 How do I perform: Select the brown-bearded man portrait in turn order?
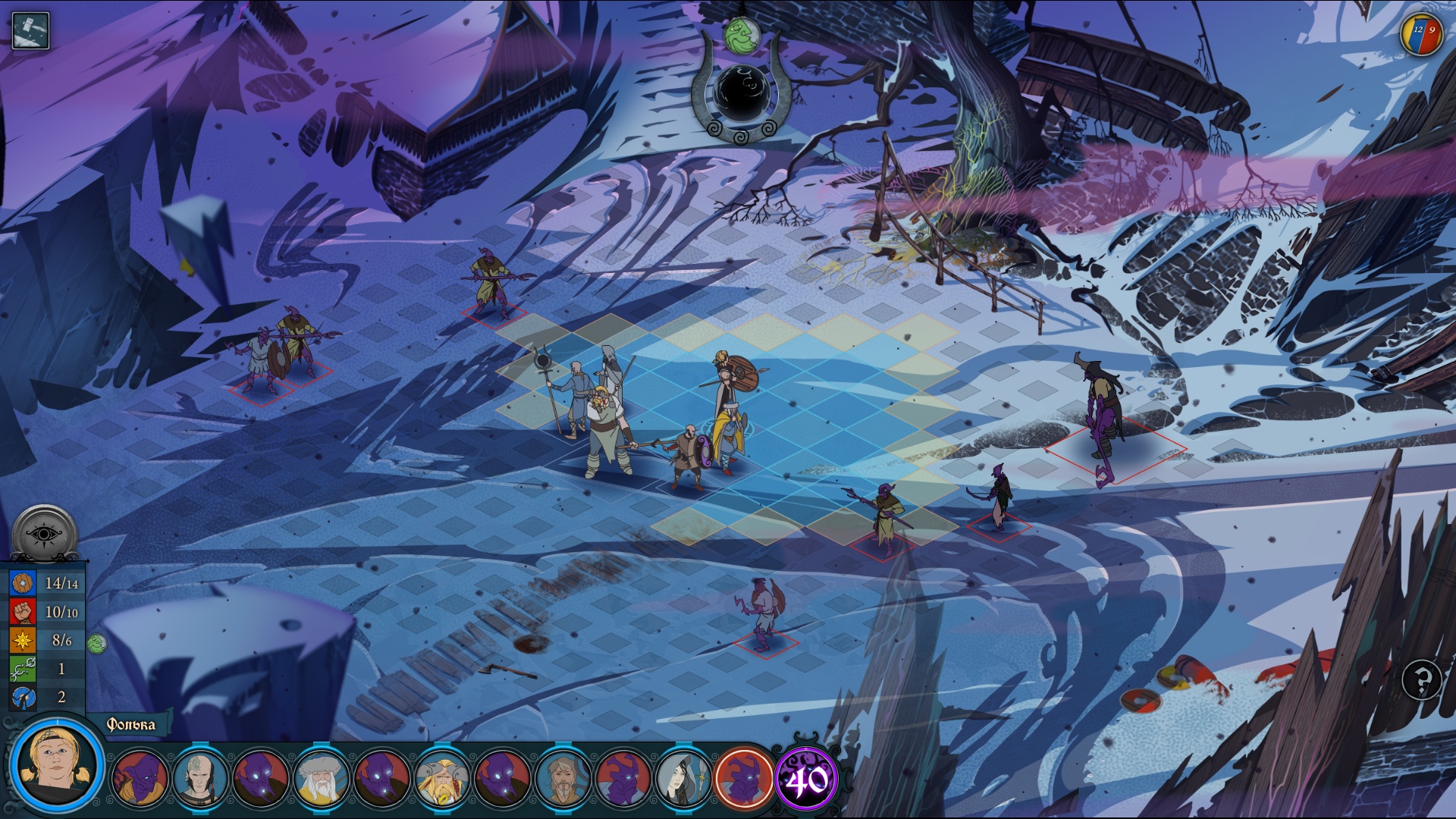(563, 779)
